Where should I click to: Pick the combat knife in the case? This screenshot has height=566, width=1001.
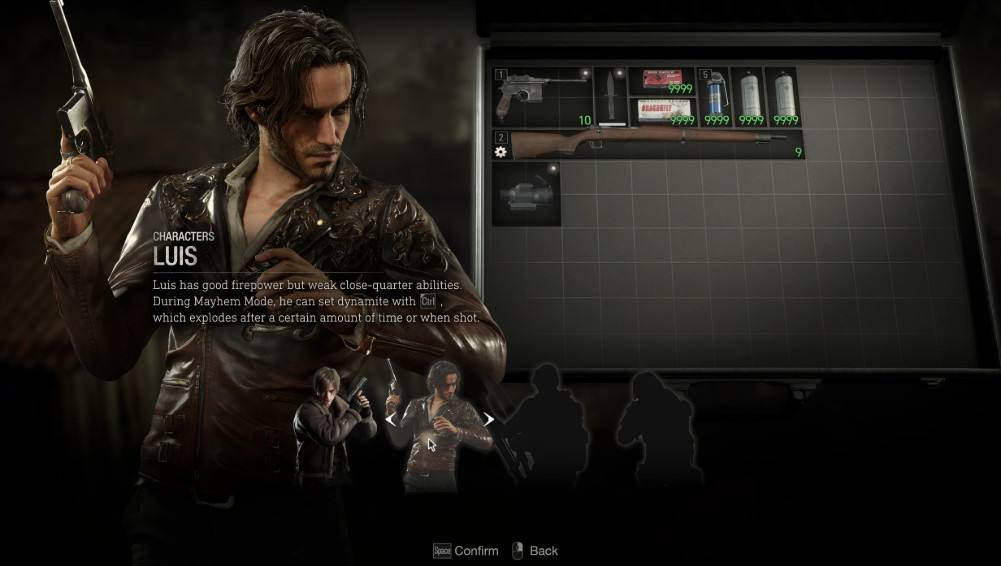(611, 96)
